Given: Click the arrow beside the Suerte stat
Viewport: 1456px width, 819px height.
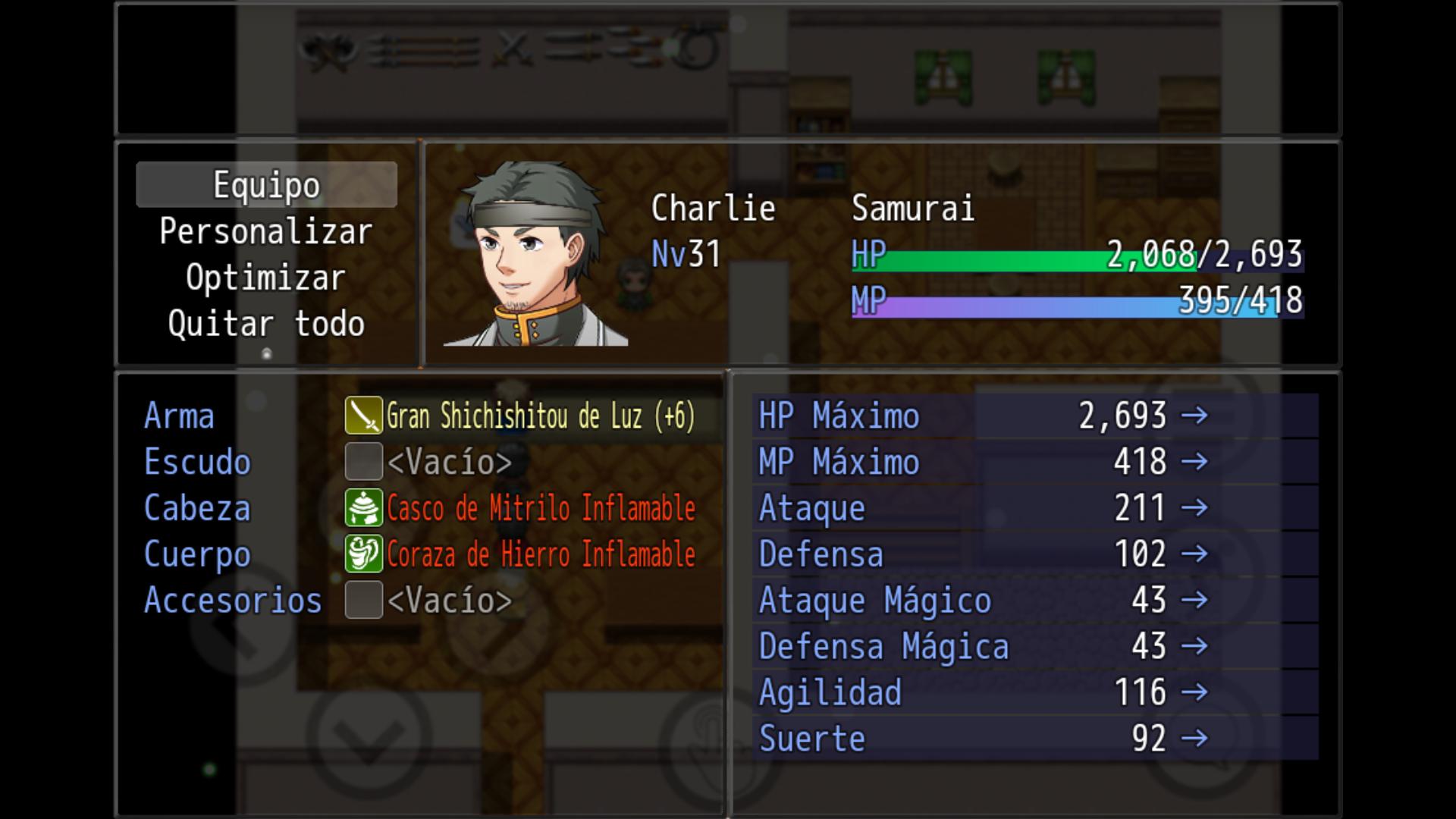Looking at the screenshot, I should [1197, 738].
